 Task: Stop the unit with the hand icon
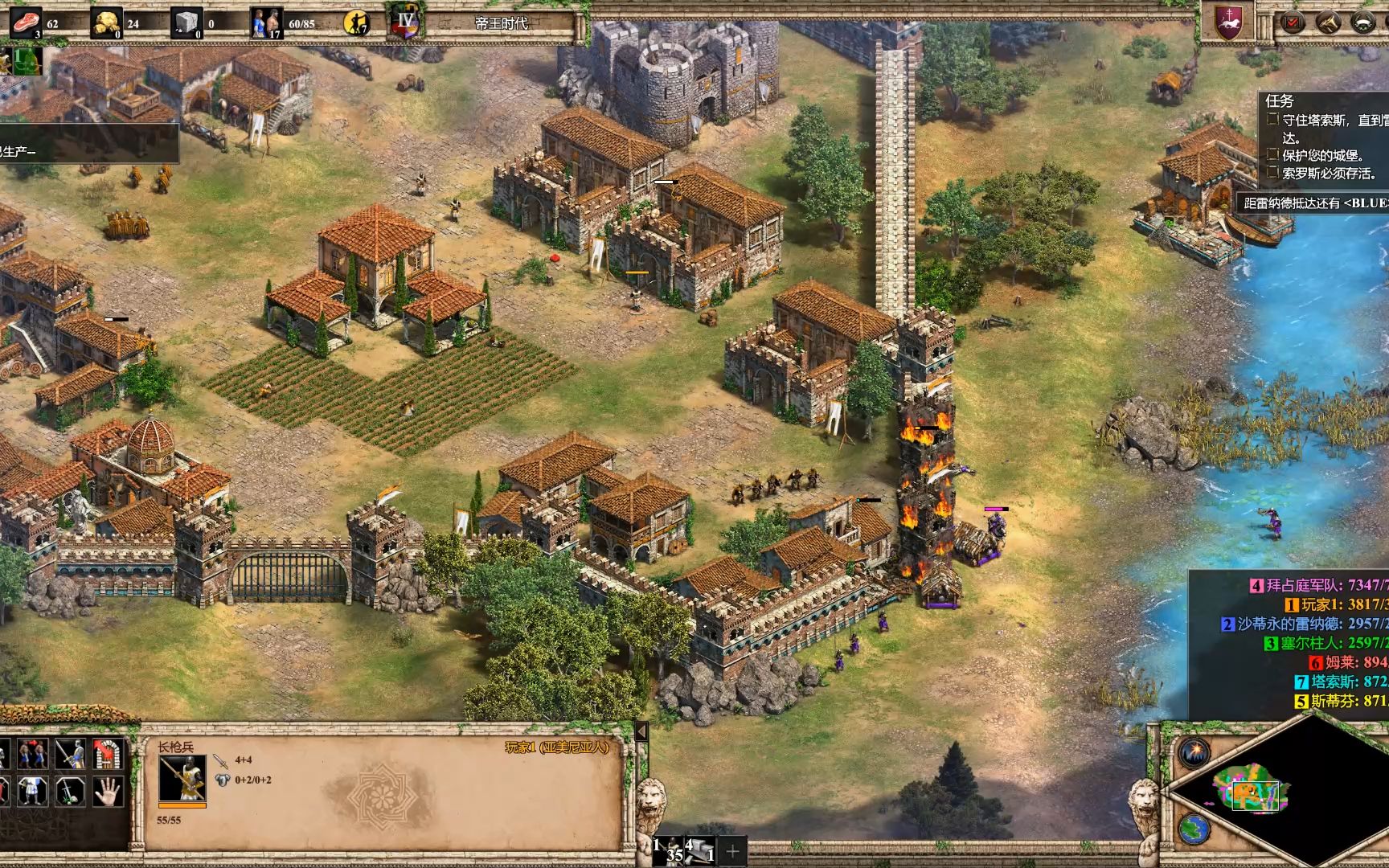pos(107,791)
